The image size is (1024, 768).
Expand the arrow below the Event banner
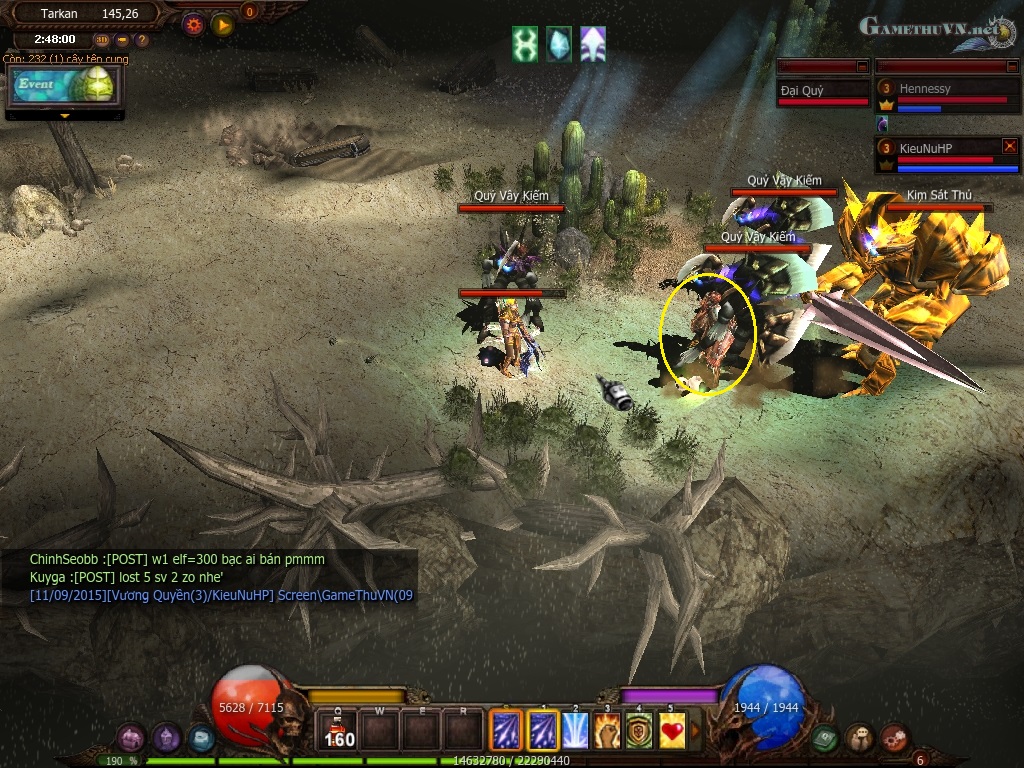(x=65, y=116)
